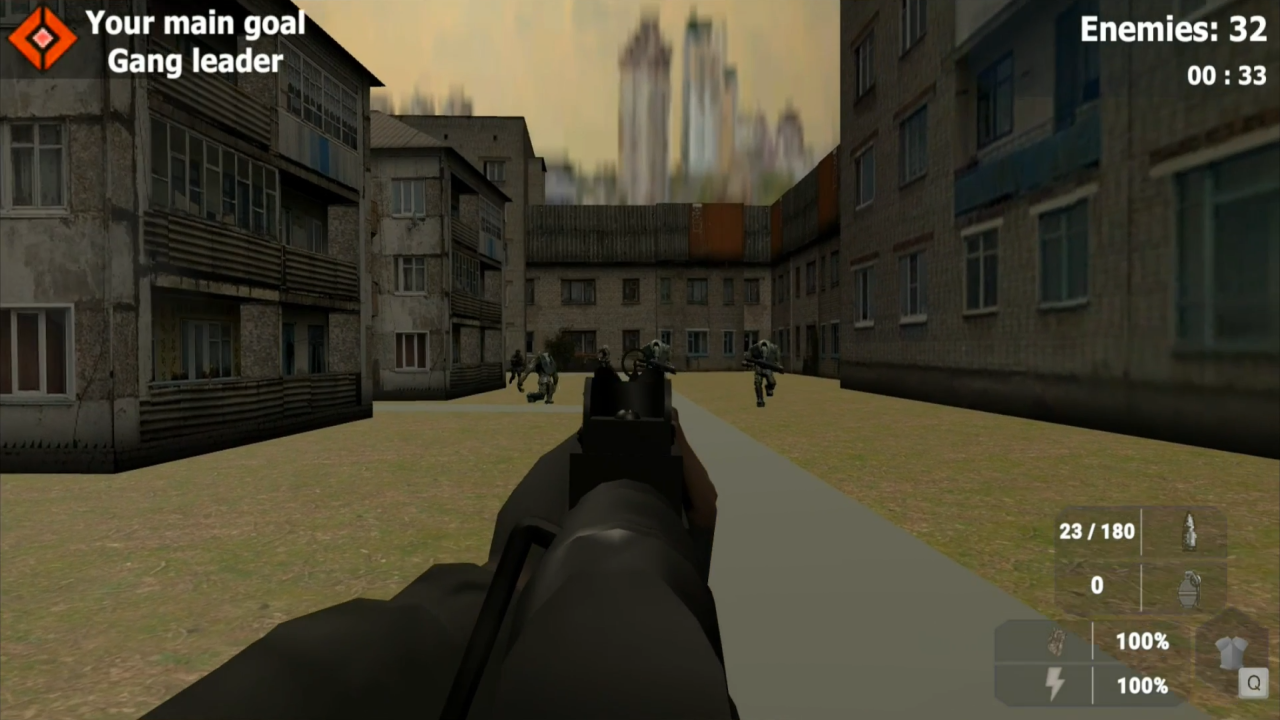Open the Gang leader goal text

[x=196, y=62]
